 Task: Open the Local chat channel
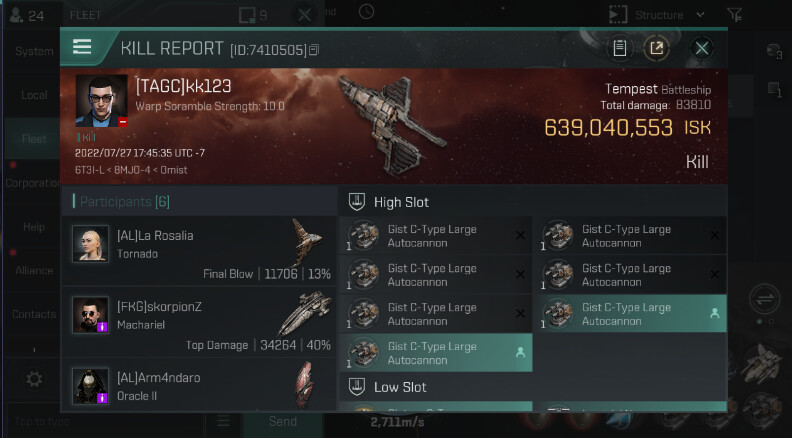(34, 95)
